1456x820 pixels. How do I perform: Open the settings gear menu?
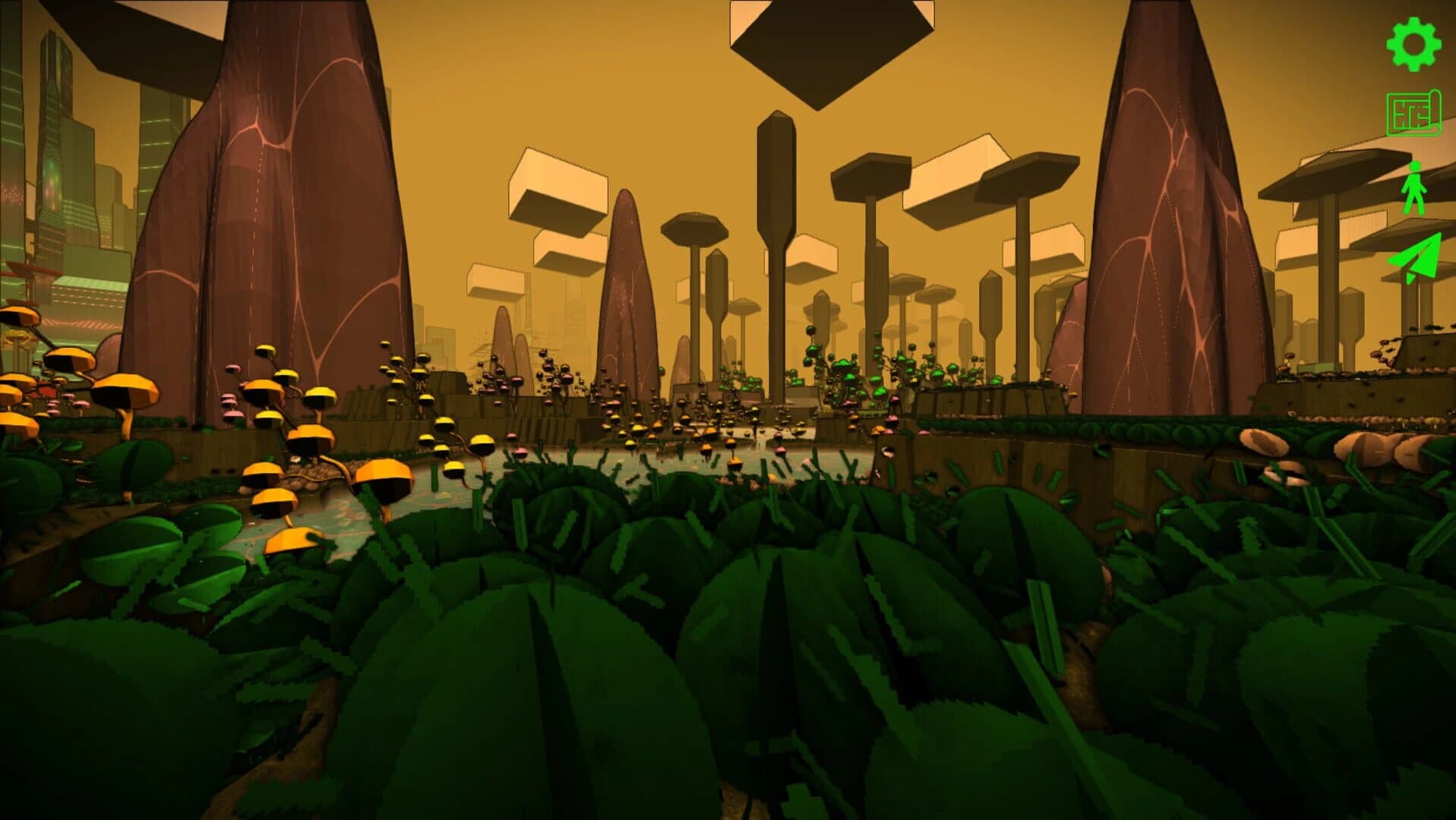[x=1413, y=45]
